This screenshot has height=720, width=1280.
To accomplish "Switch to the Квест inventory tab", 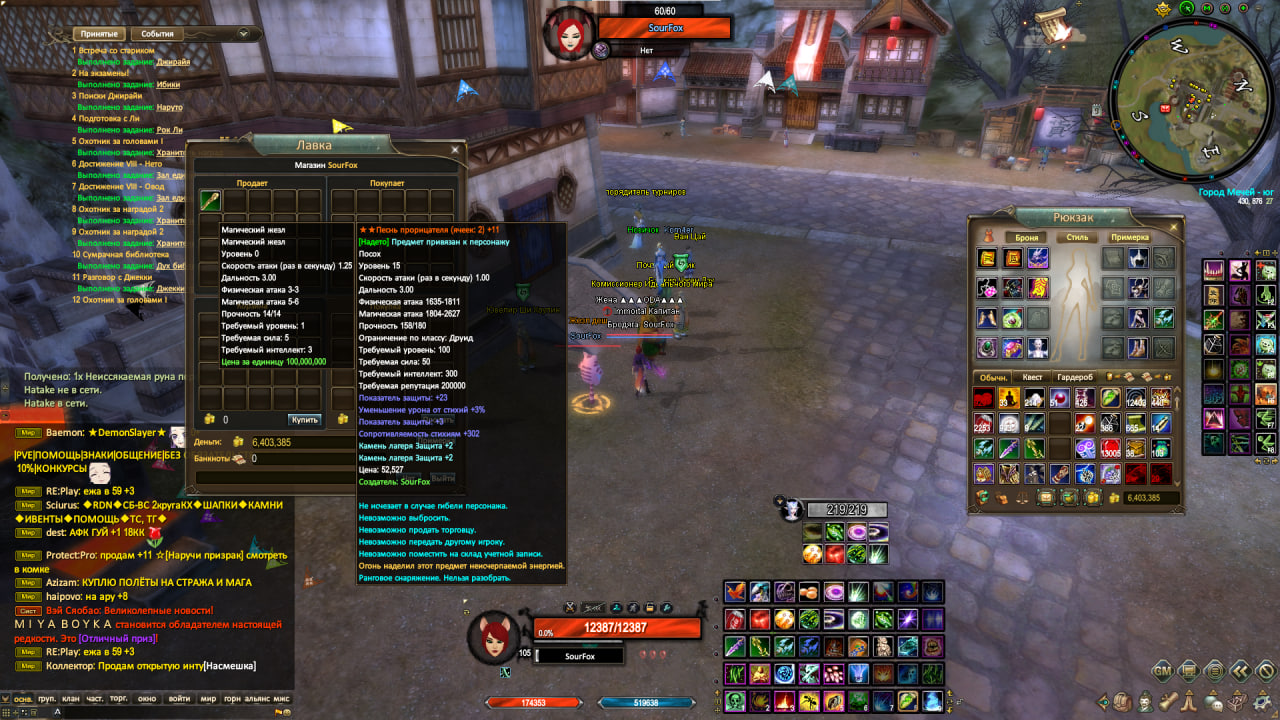I will pos(1033,377).
